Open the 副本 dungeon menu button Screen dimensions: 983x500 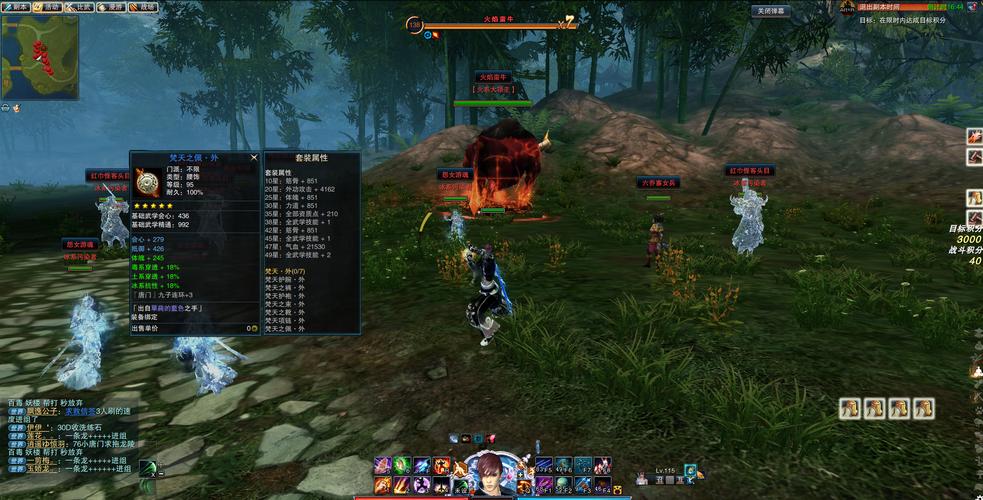(x=17, y=7)
